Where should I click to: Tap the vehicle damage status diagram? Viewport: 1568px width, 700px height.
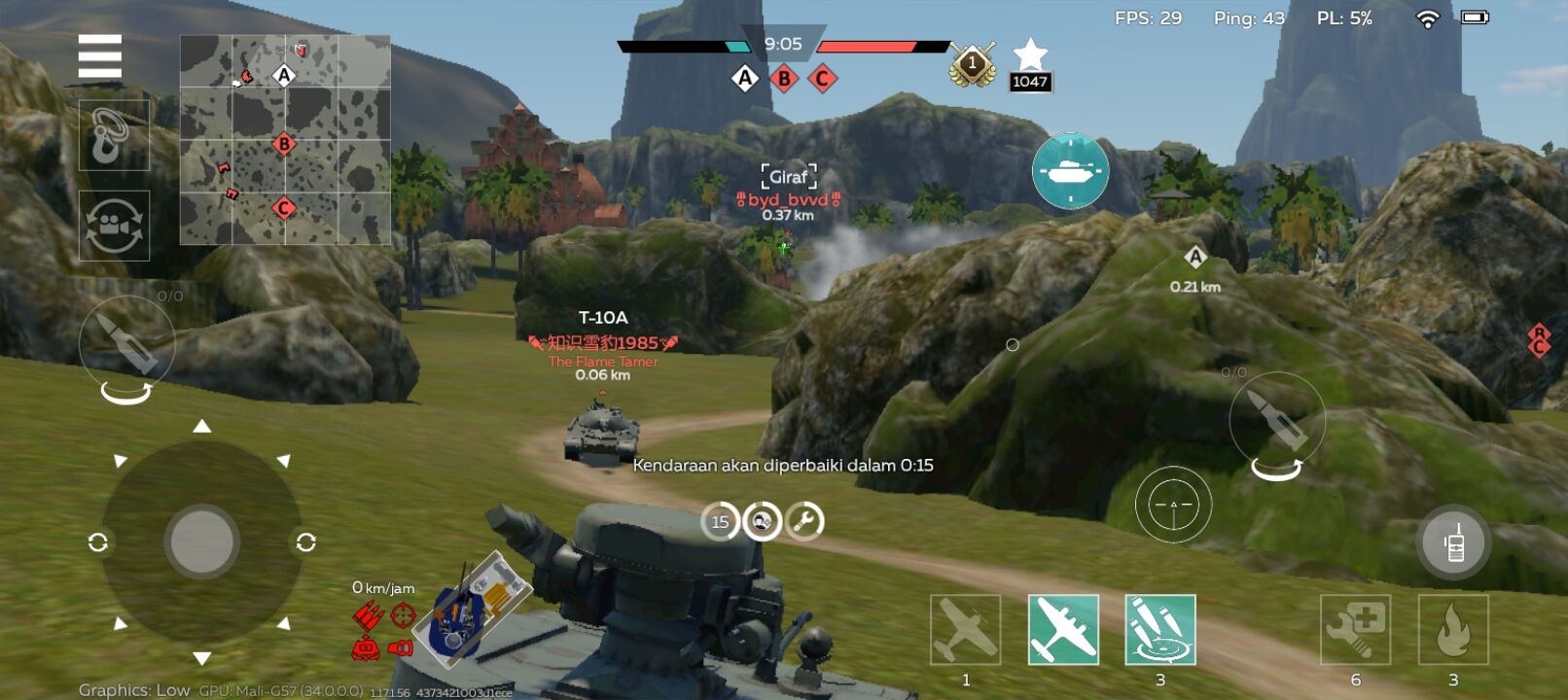[471, 609]
